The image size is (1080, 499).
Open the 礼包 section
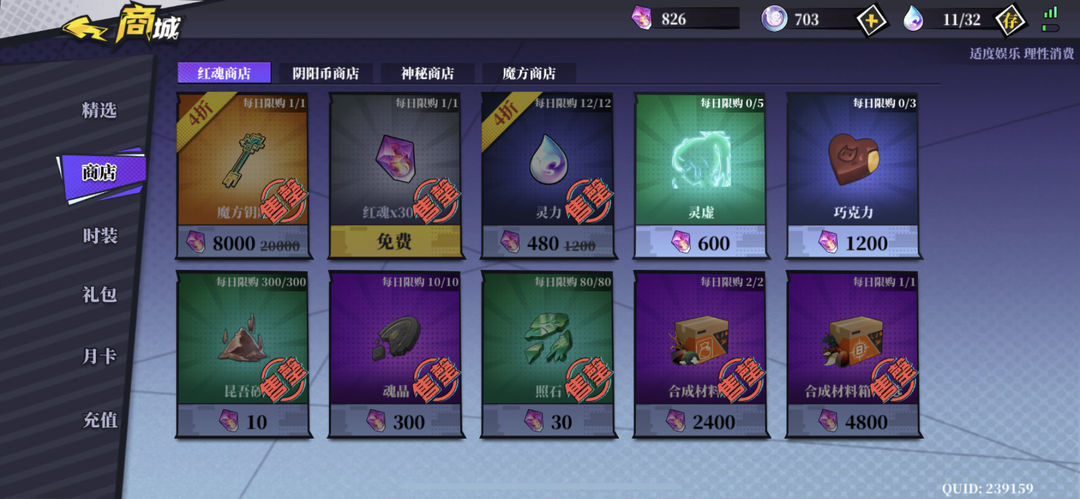pyautogui.click(x=99, y=295)
